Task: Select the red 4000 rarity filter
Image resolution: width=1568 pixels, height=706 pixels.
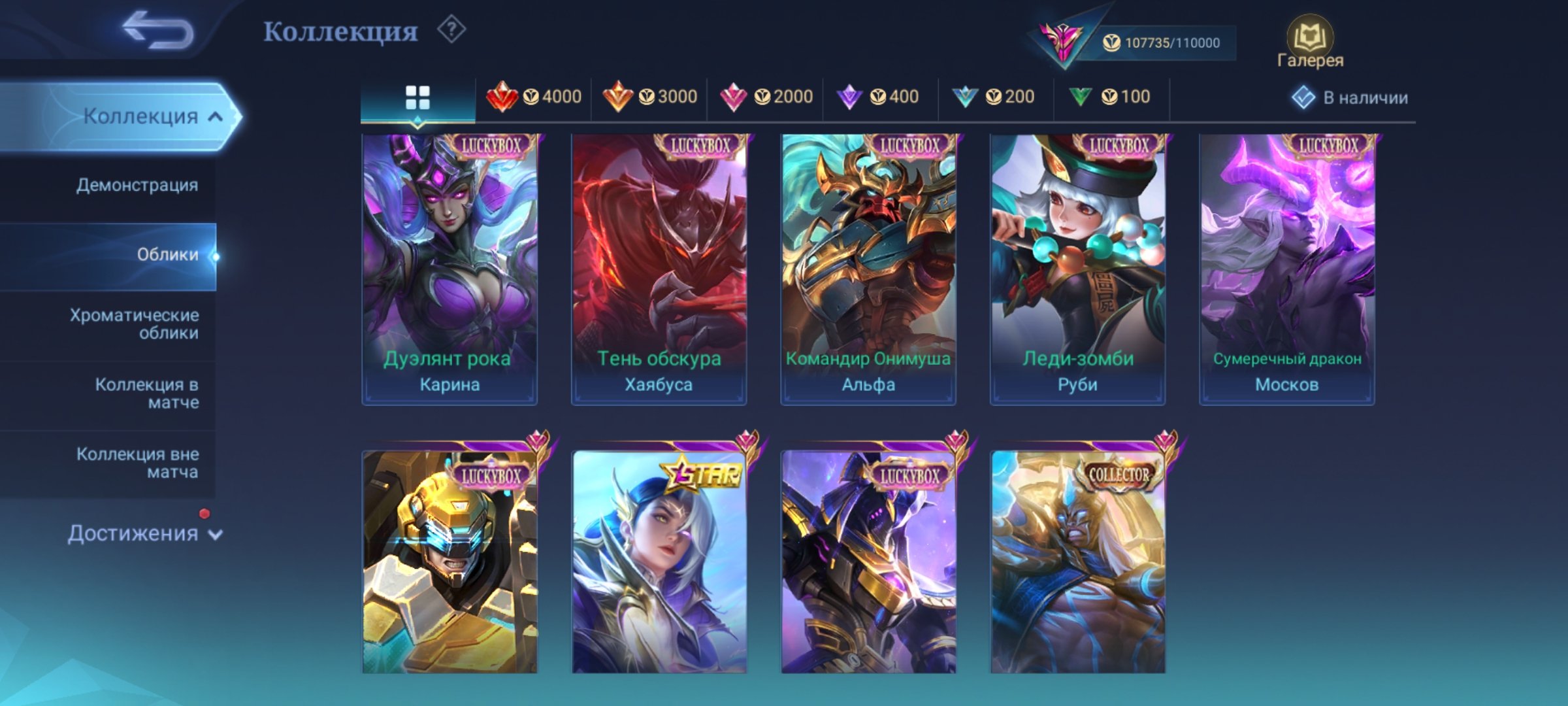Action: [535, 95]
